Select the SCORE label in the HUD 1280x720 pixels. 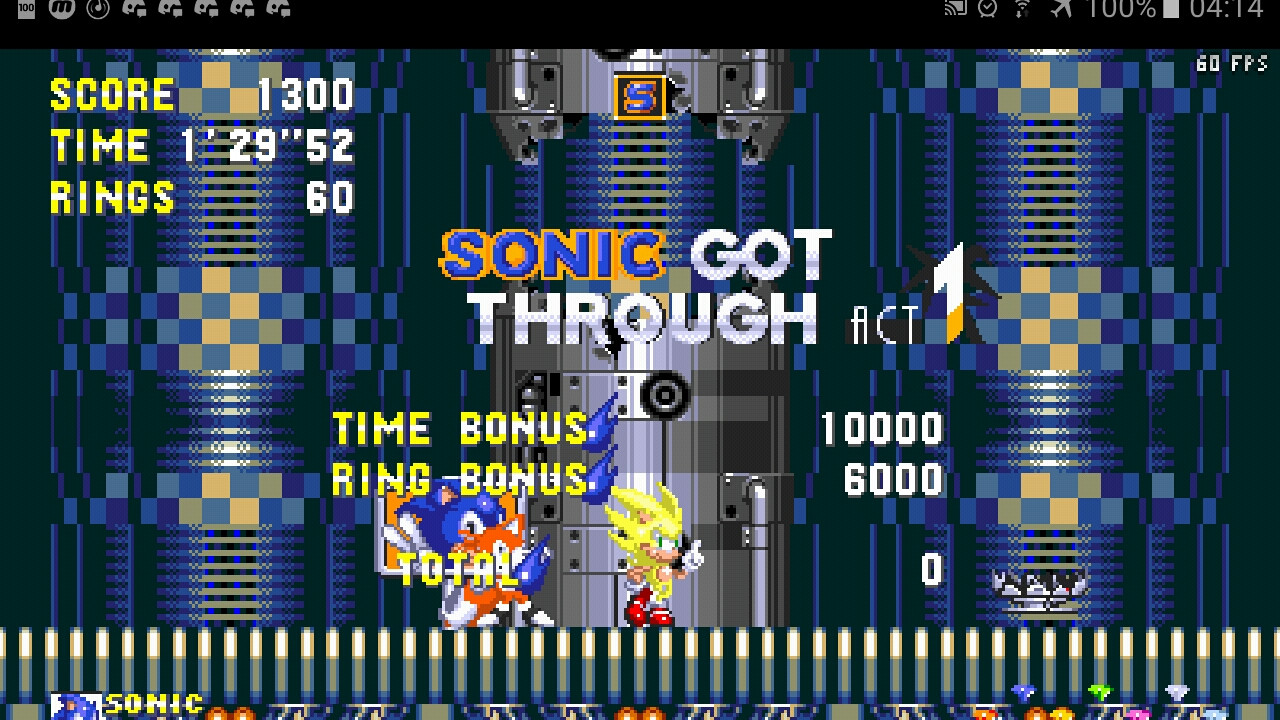coord(110,95)
